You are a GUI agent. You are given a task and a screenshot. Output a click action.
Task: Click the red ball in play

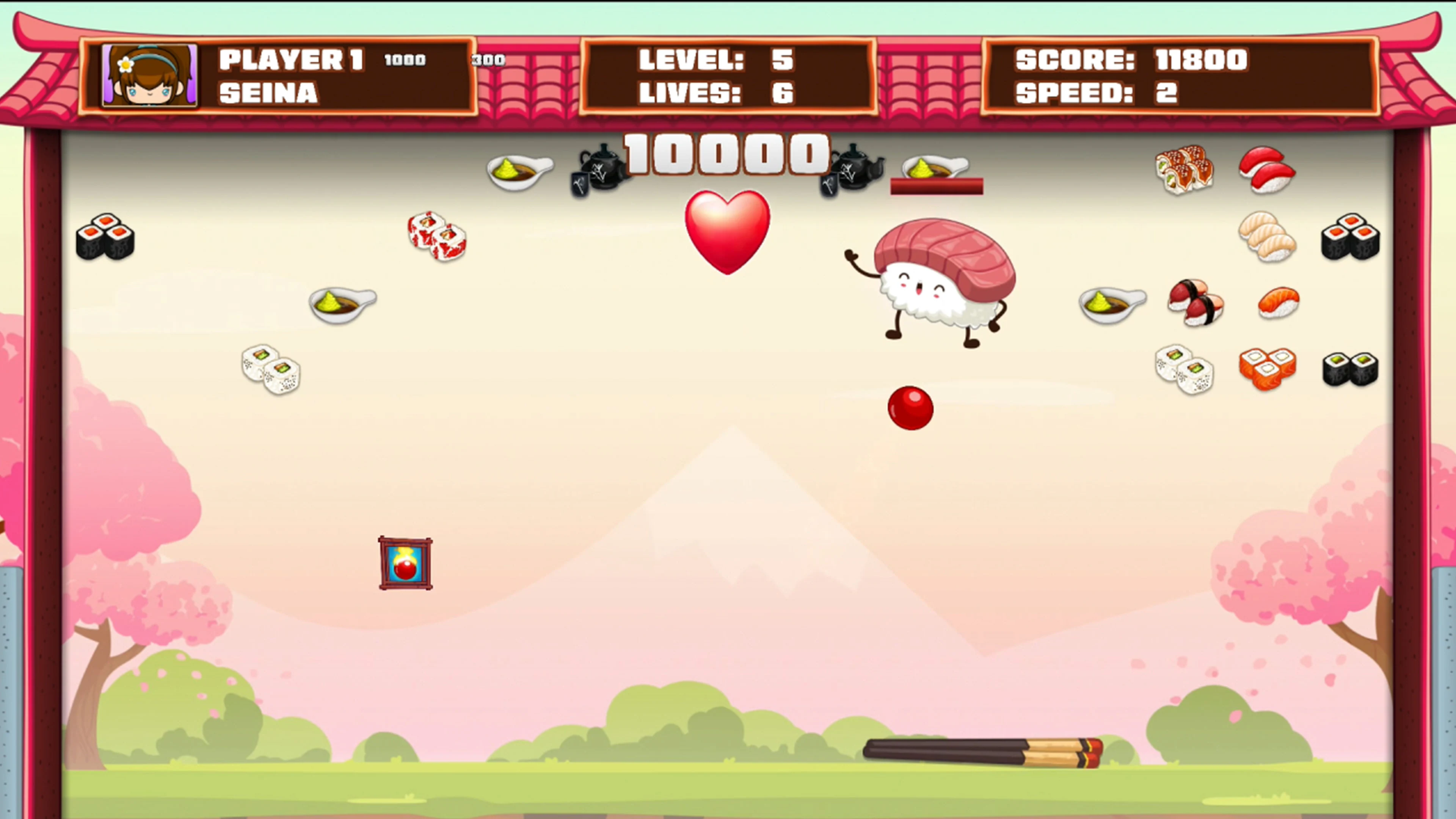click(x=910, y=408)
